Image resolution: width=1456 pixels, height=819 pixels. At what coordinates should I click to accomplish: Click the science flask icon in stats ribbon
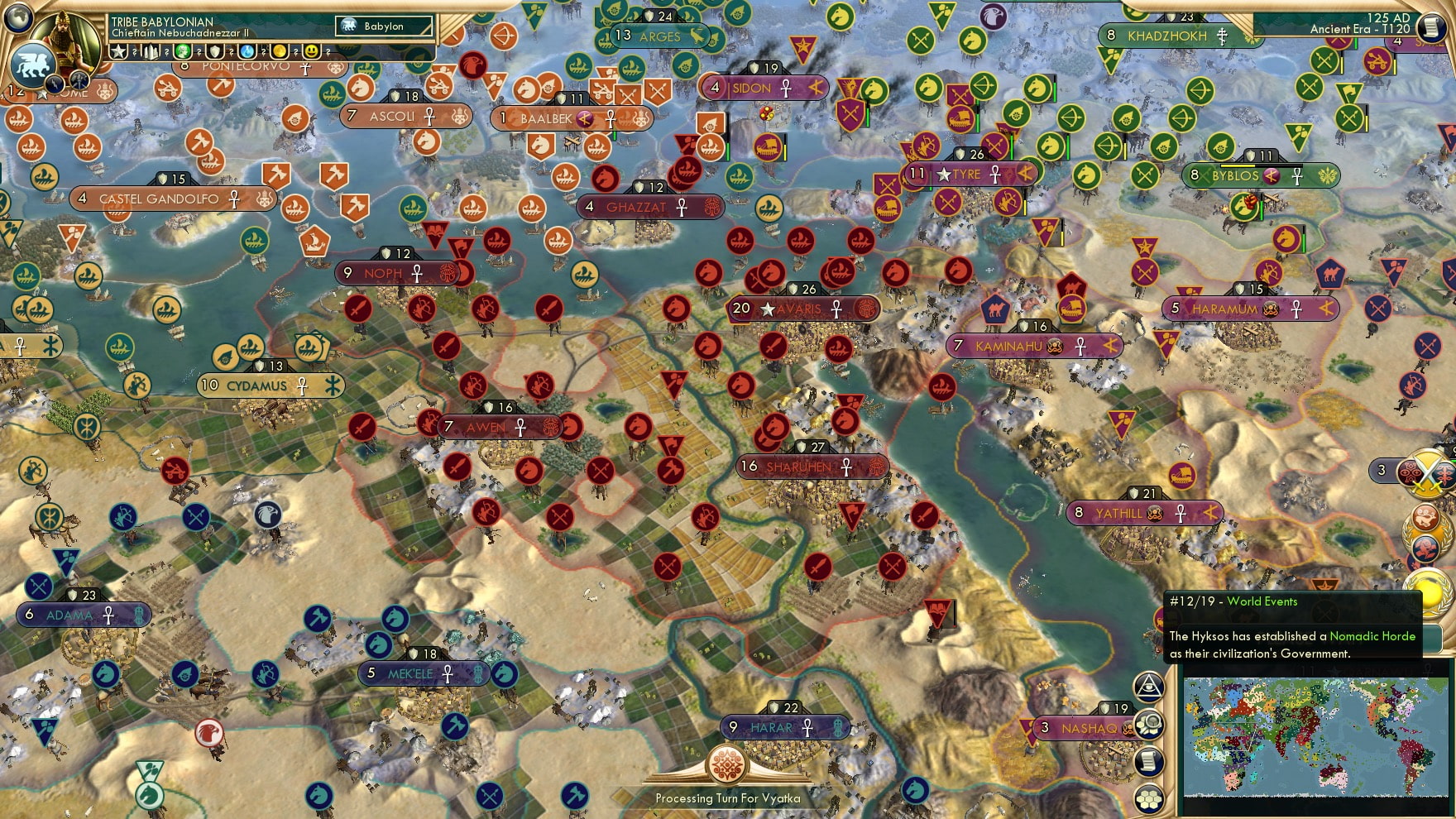pyautogui.click(x=247, y=52)
